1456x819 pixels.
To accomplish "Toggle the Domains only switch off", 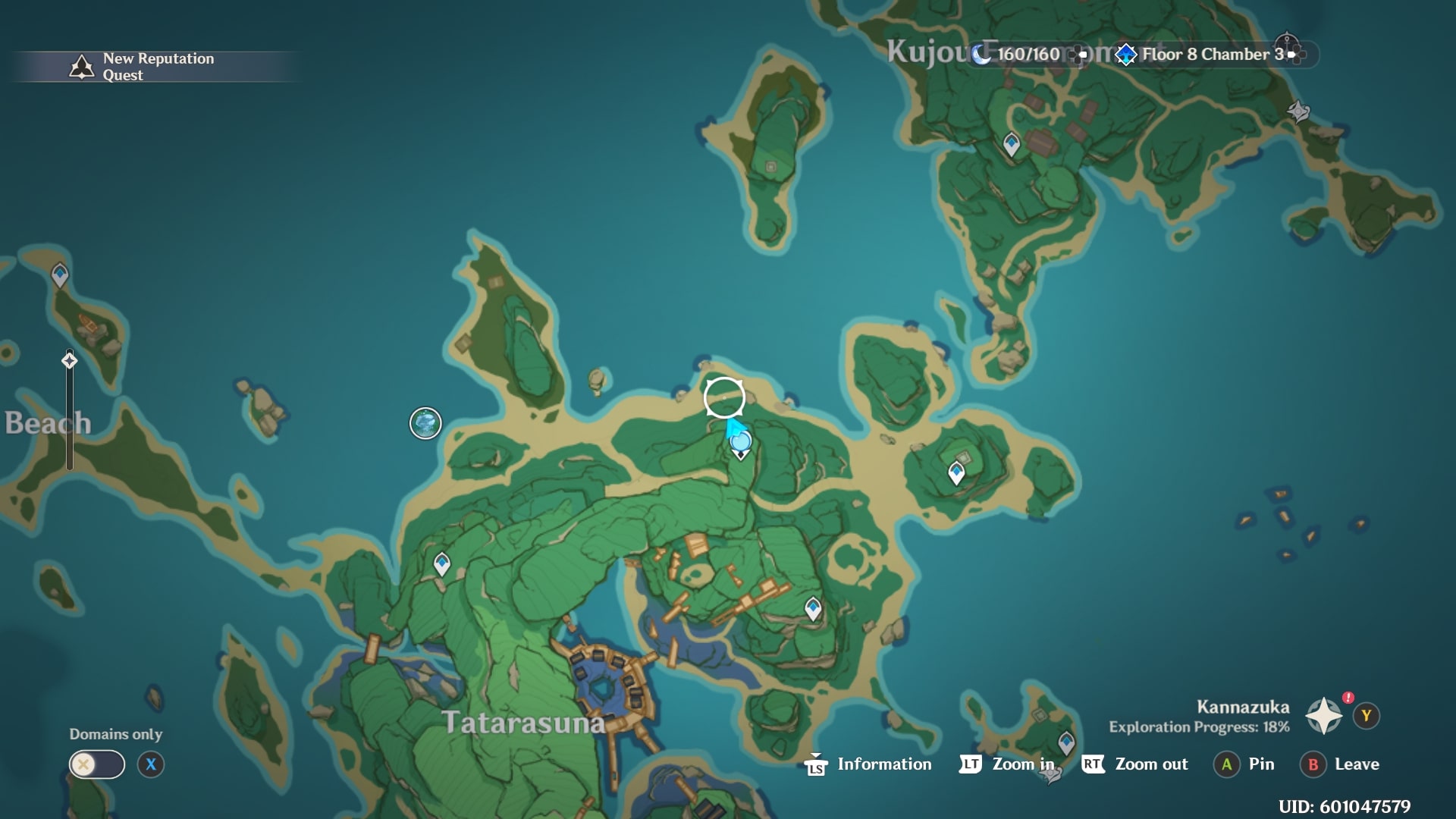I will point(99,764).
